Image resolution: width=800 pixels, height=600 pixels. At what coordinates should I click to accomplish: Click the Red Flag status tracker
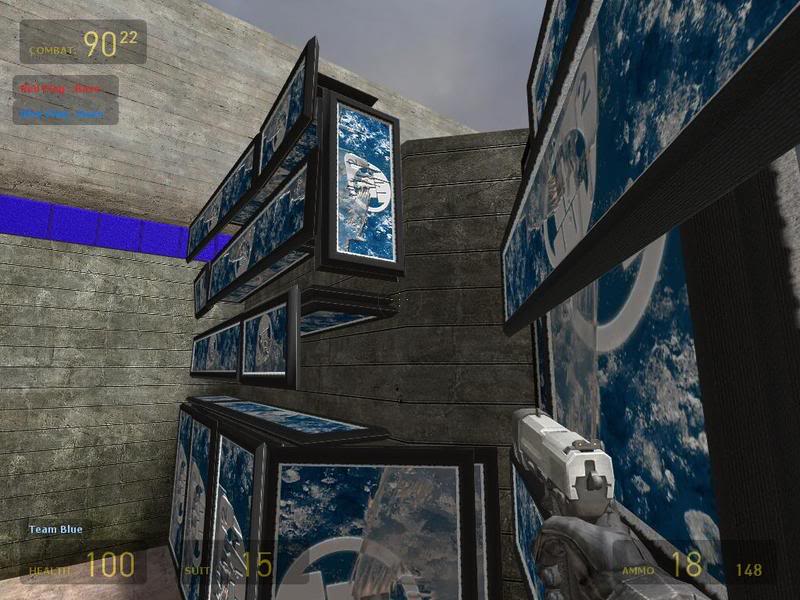pyautogui.click(x=66, y=88)
